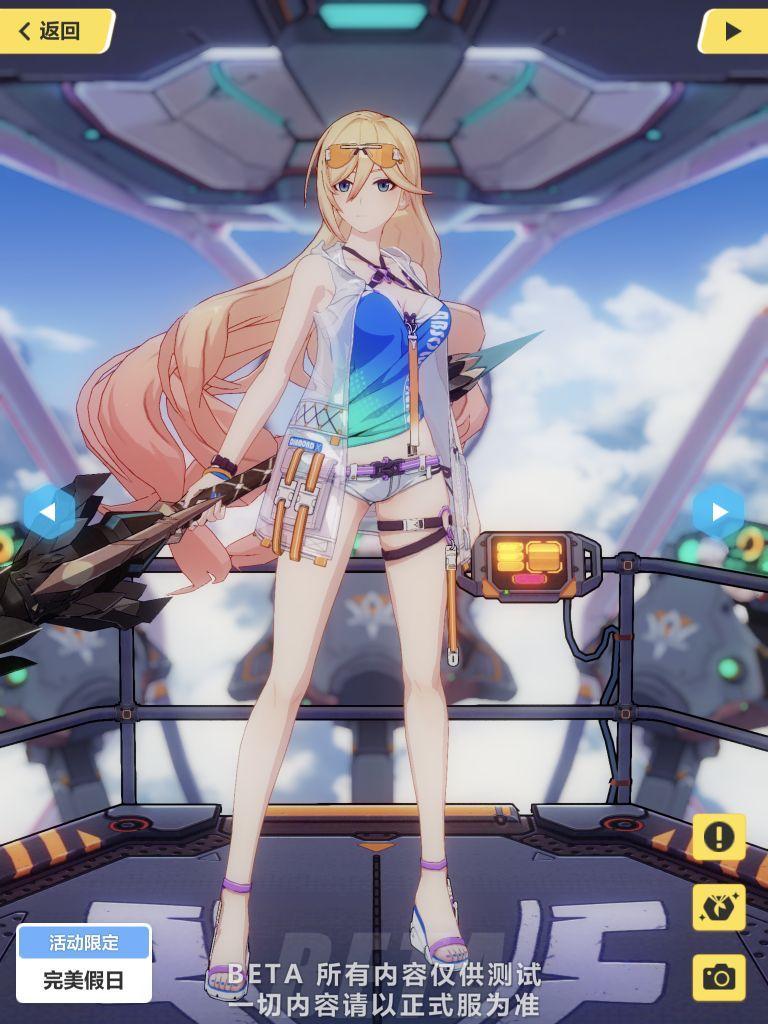Tap the sparkle effect icon button

(x=718, y=907)
